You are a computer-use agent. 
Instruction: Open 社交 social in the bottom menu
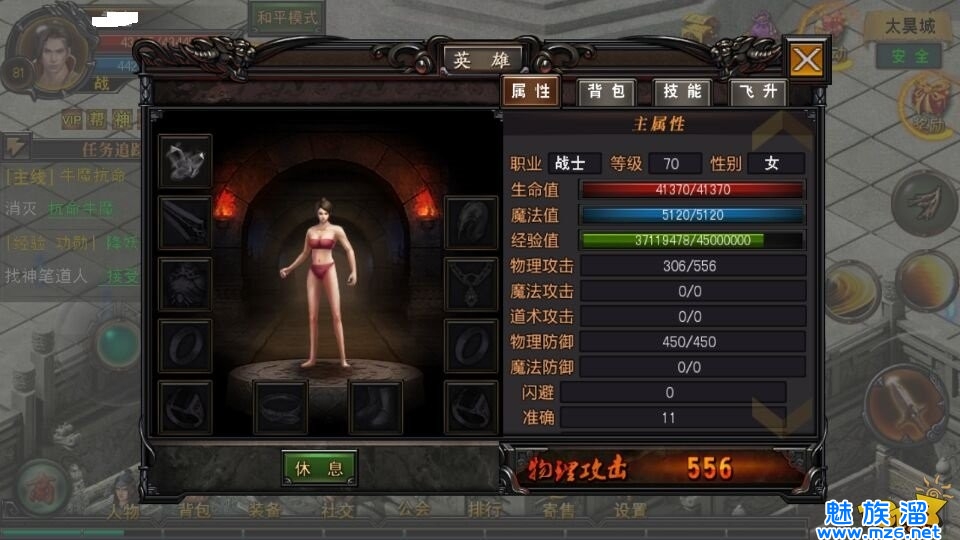[x=337, y=510]
